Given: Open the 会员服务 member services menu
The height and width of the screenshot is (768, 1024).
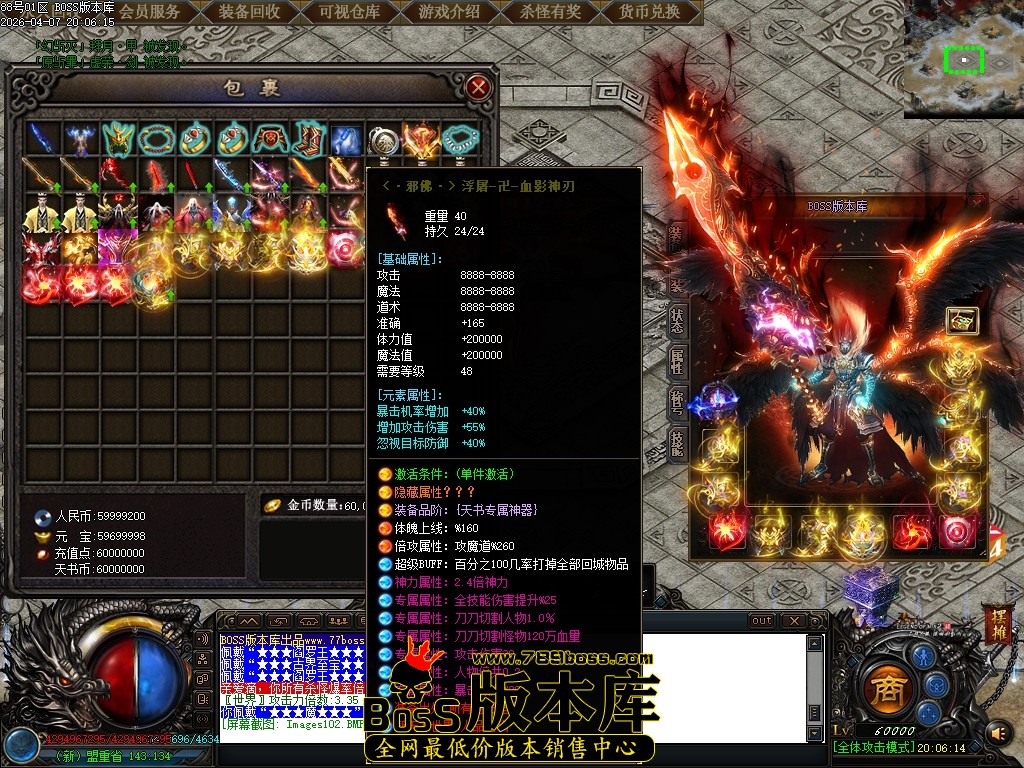Looking at the screenshot, I should tap(150, 12).
